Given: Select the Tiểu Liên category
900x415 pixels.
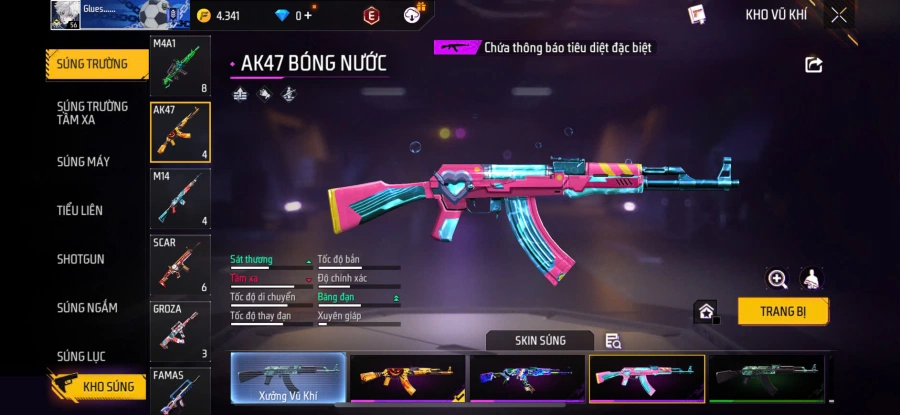Looking at the screenshot, I should 80,210.
